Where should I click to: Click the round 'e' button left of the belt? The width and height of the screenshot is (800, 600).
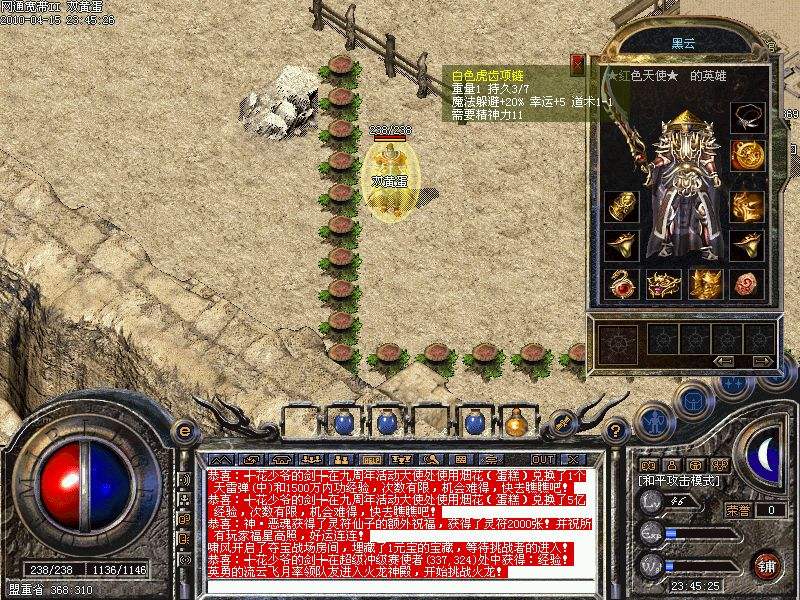[x=183, y=431]
